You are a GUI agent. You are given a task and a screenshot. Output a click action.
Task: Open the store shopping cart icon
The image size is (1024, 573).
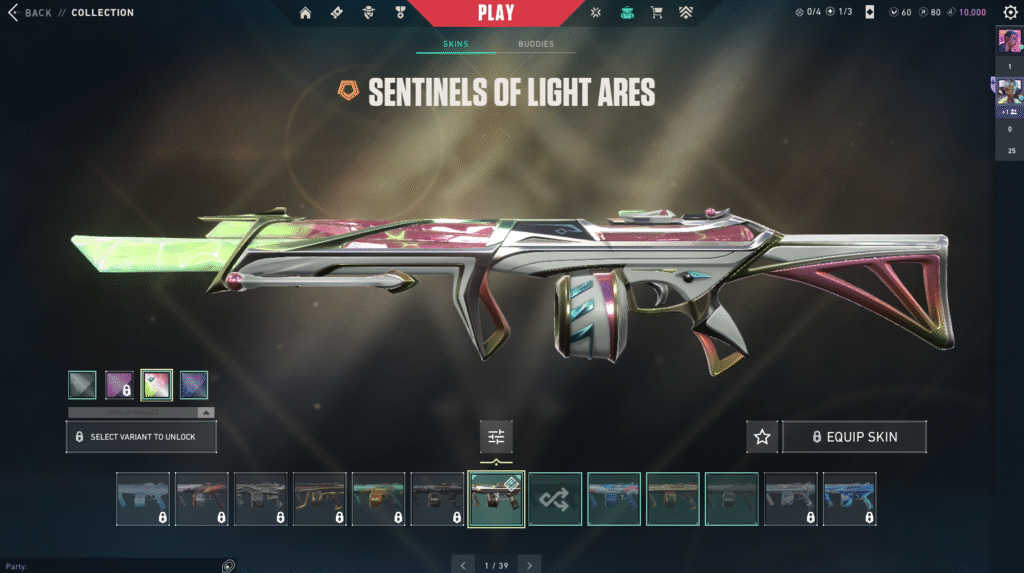[x=657, y=13]
